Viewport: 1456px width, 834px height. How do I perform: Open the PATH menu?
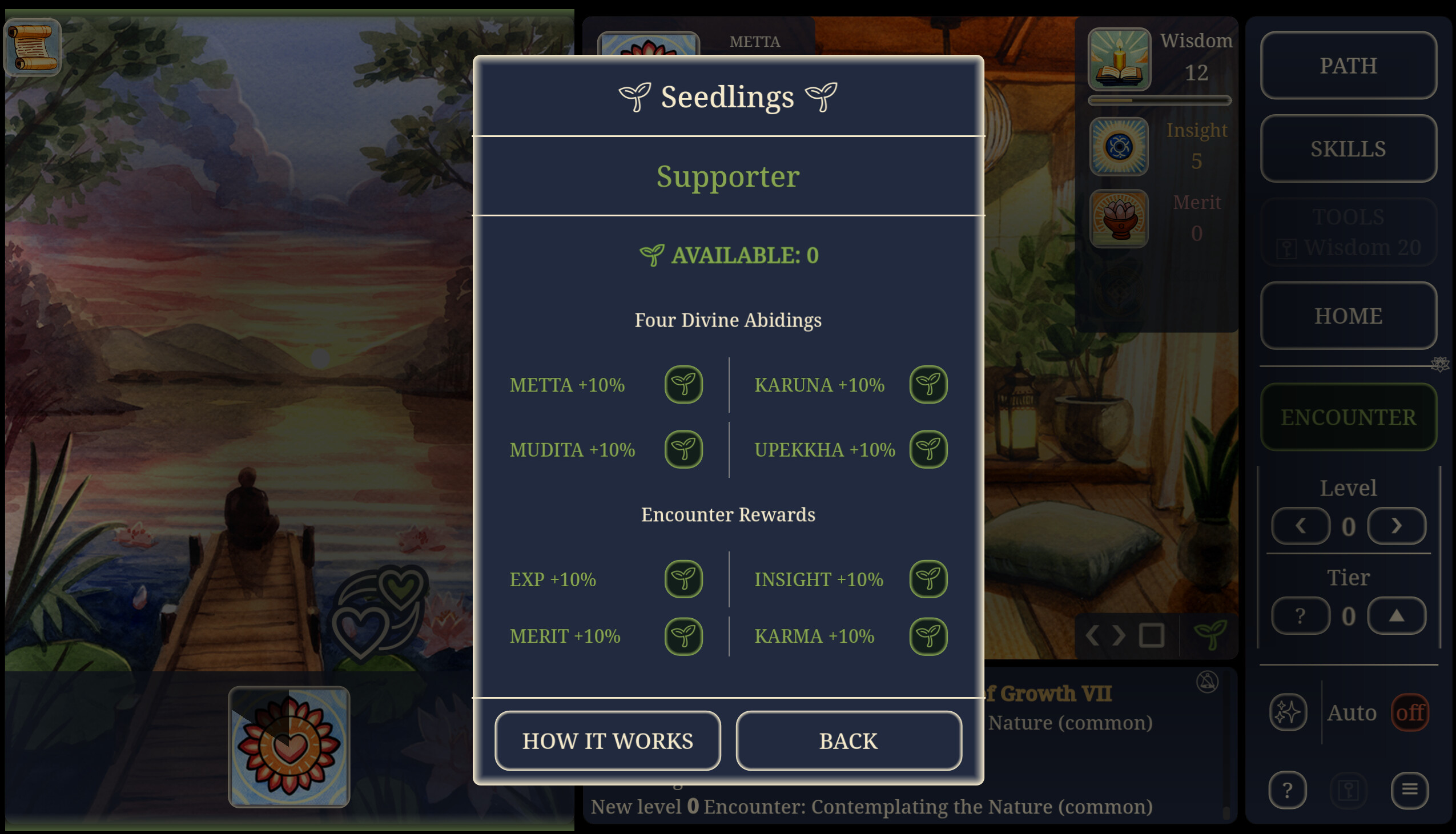point(1348,65)
